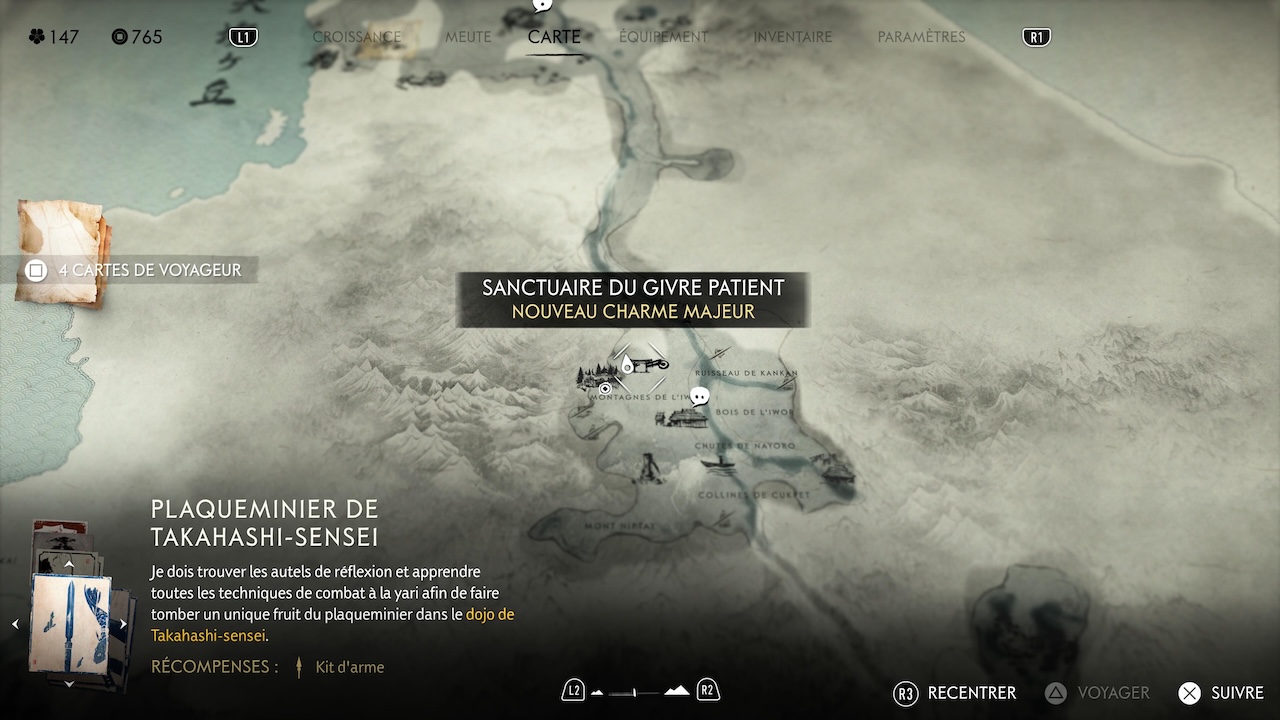Viewport: 1280px width, 720px height.
Task: Select the blue yari quest card
Action: click(x=69, y=622)
